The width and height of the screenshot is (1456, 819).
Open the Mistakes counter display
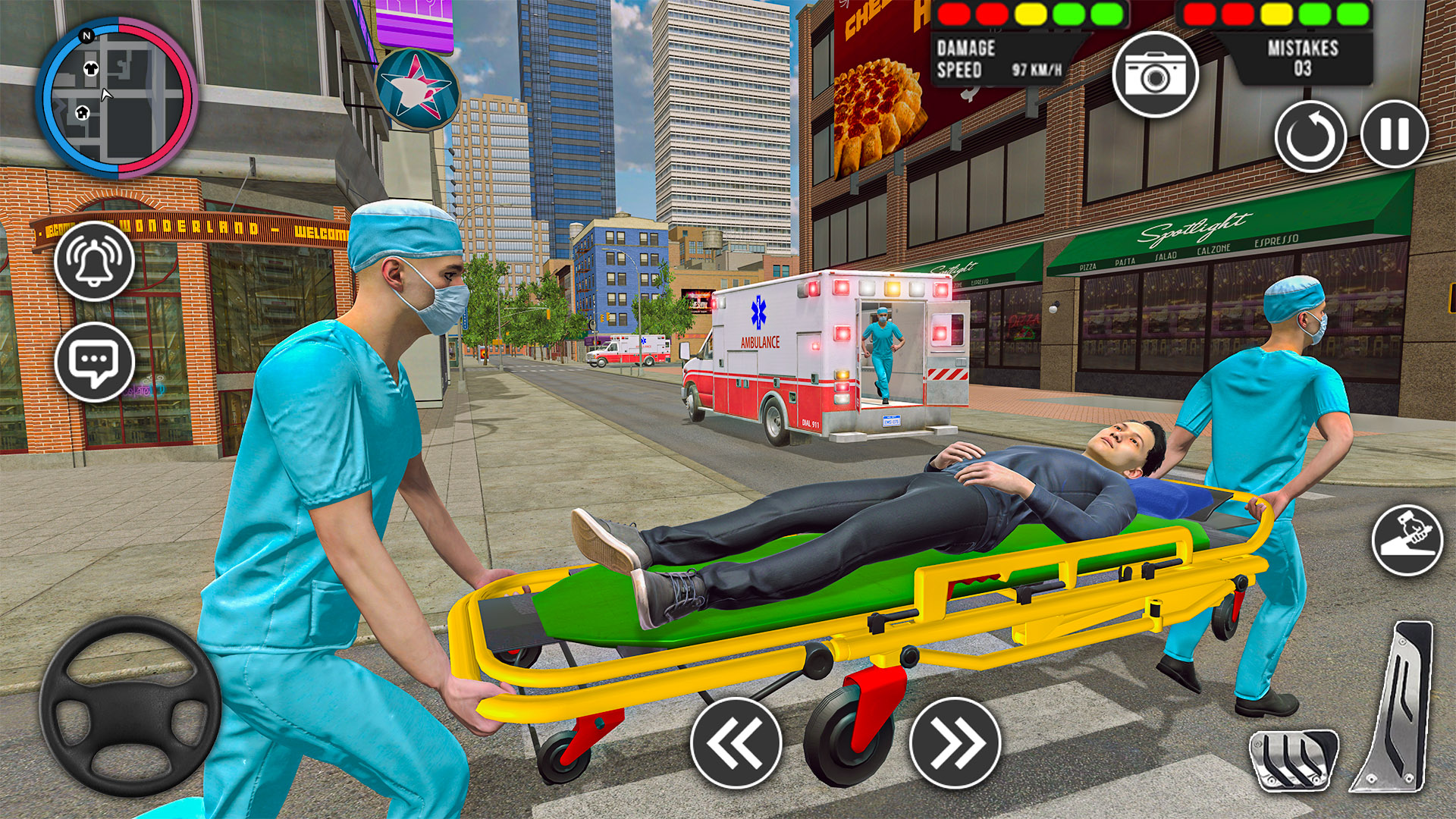point(1302,55)
